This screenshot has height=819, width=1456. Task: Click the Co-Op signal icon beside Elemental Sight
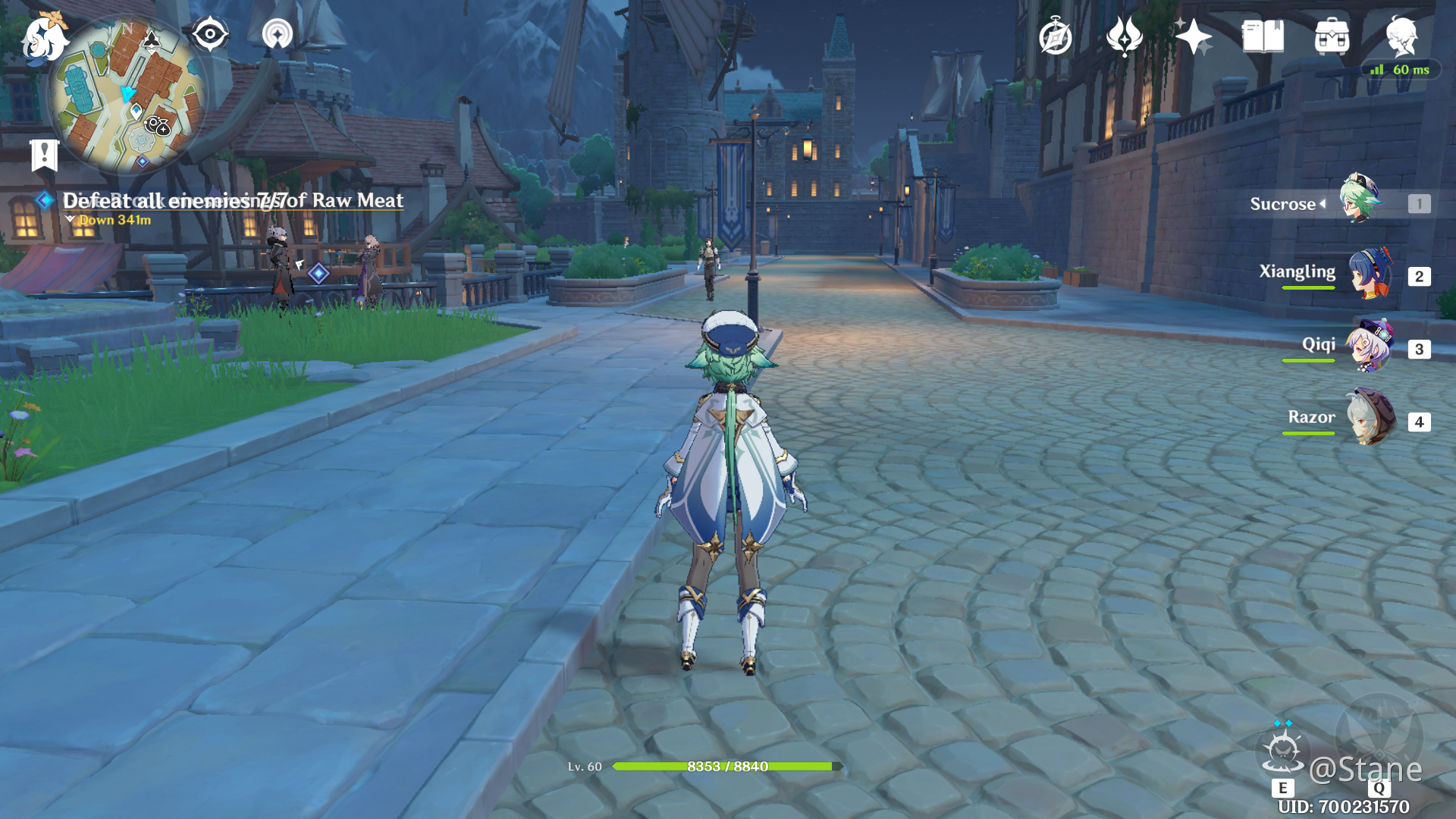(x=276, y=33)
